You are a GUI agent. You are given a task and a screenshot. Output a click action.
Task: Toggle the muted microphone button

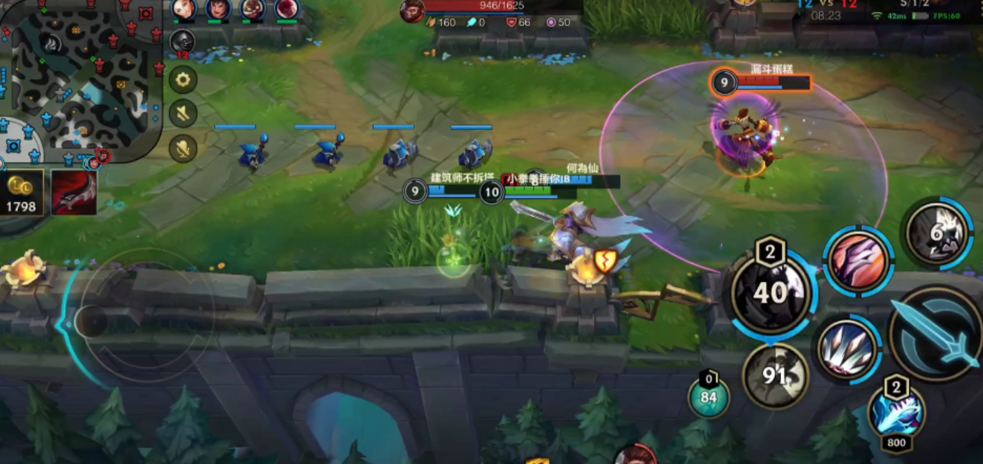tap(182, 149)
